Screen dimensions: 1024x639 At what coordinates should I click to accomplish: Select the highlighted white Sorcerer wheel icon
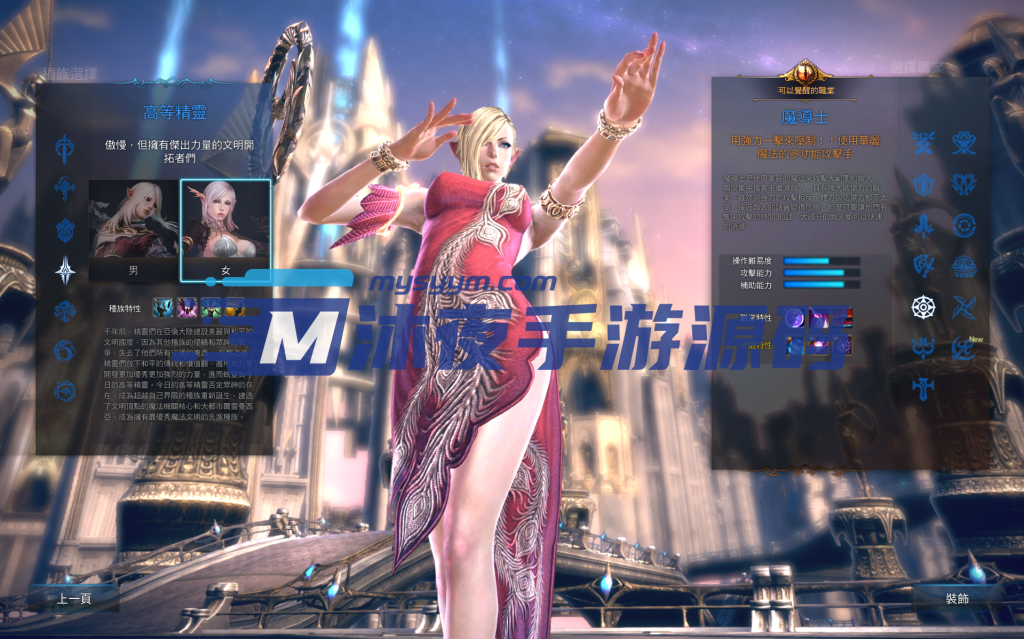click(923, 306)
